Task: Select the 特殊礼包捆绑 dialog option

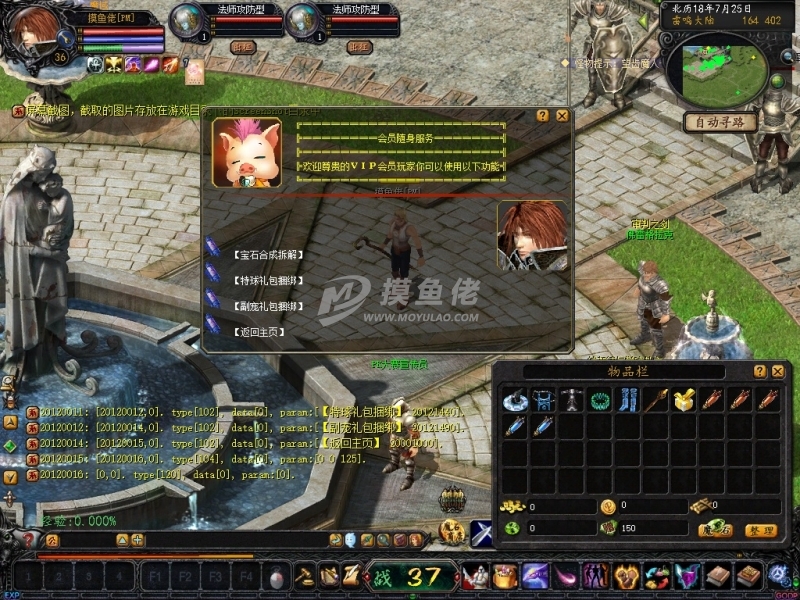Action: [266, 281]
